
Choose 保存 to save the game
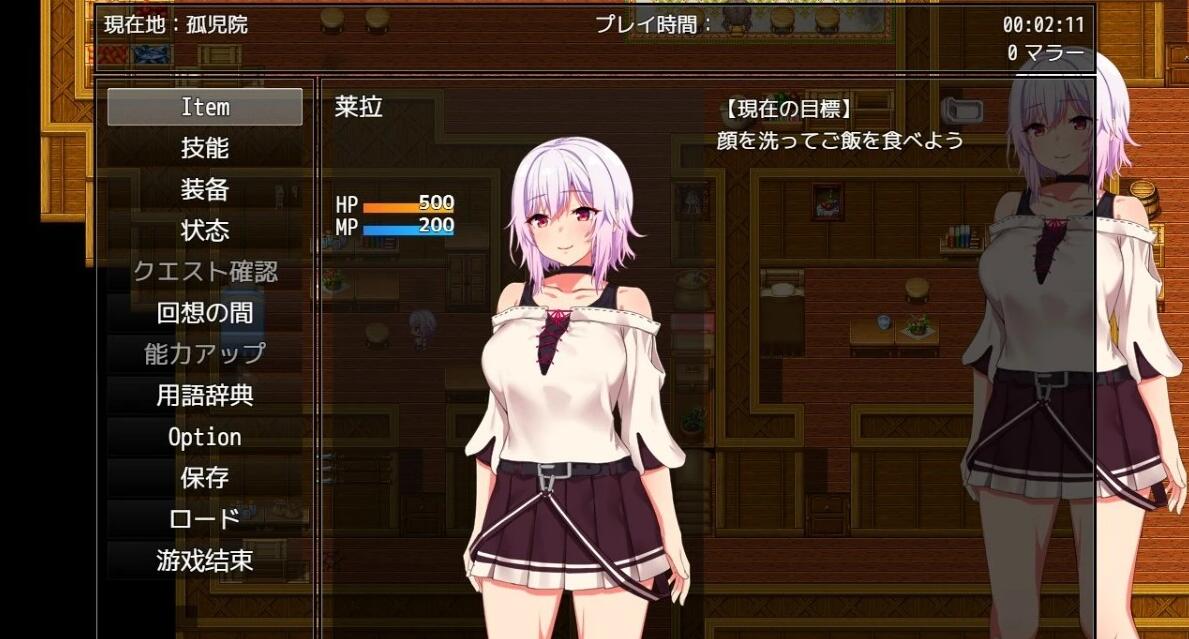pyautogui.click(x=205, y=478)
